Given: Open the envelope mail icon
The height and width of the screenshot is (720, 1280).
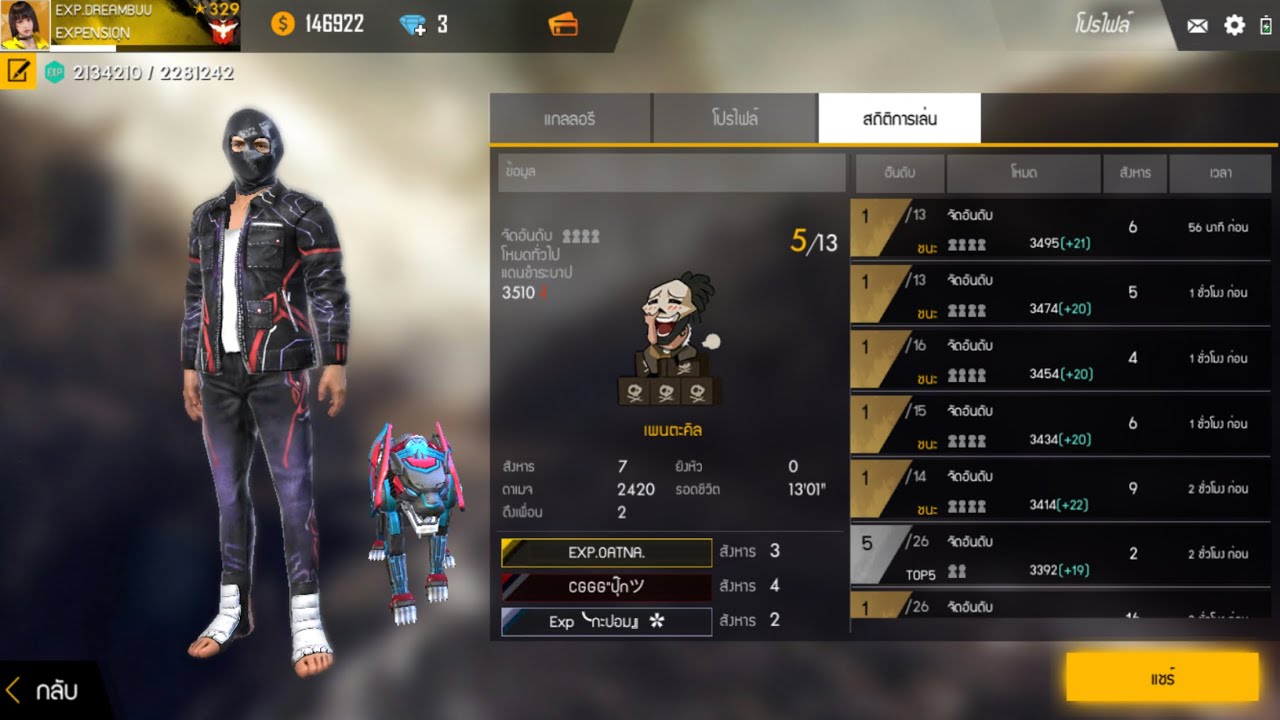Looking at the screenshot, I should (1197, 26).
